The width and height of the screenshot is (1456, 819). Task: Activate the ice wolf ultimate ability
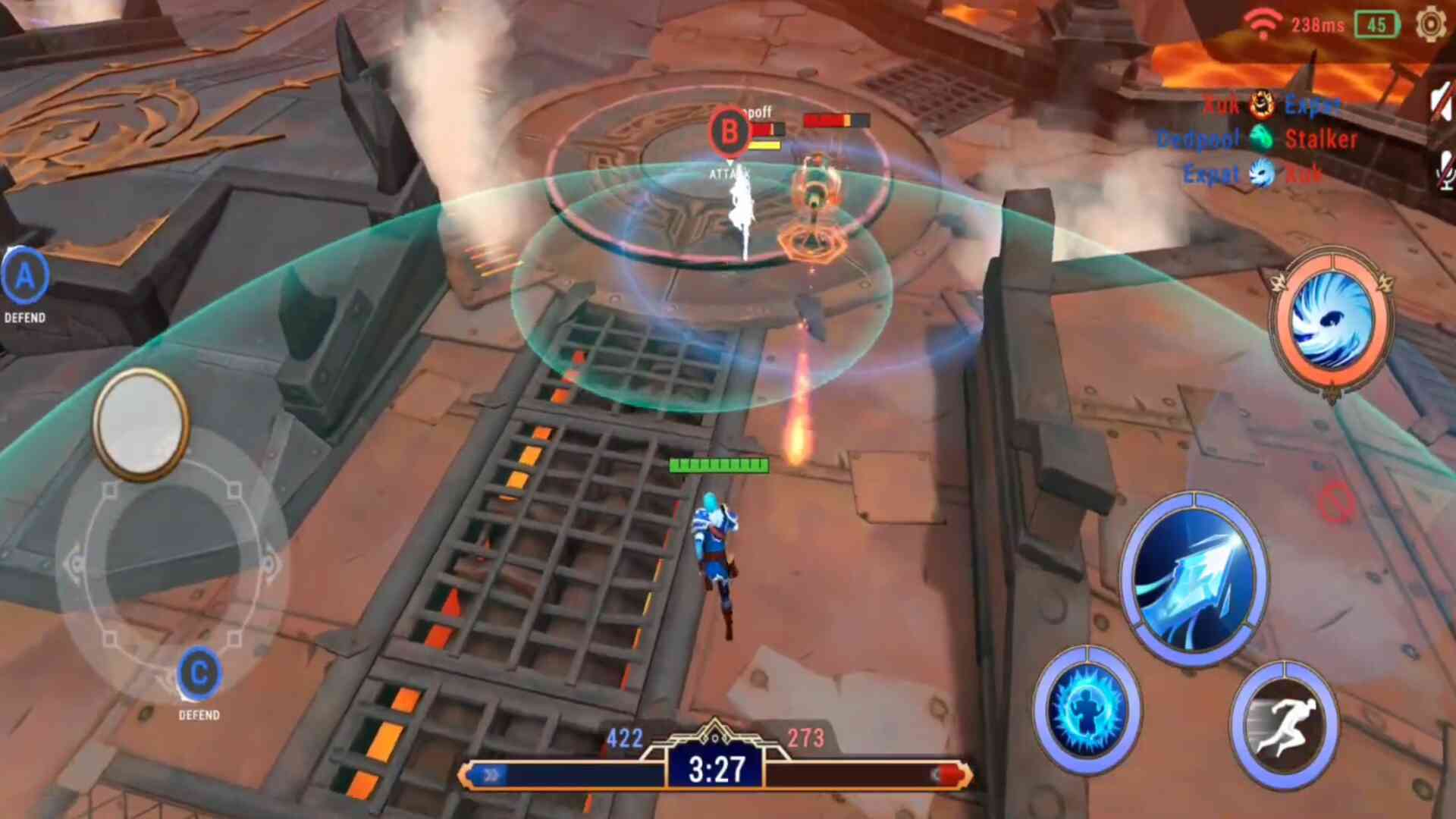coord(1332,322)
